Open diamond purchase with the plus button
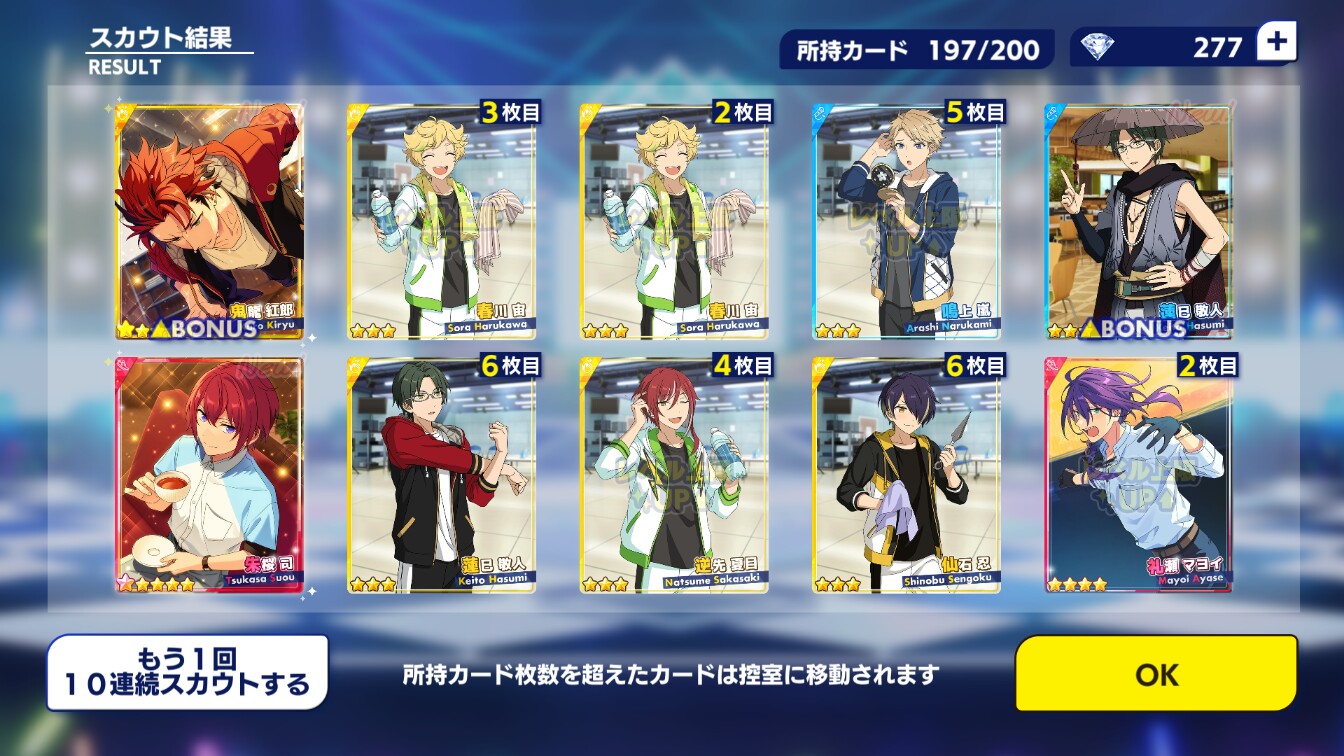Screen dimensions: 1344x756 pos(1276,43)
